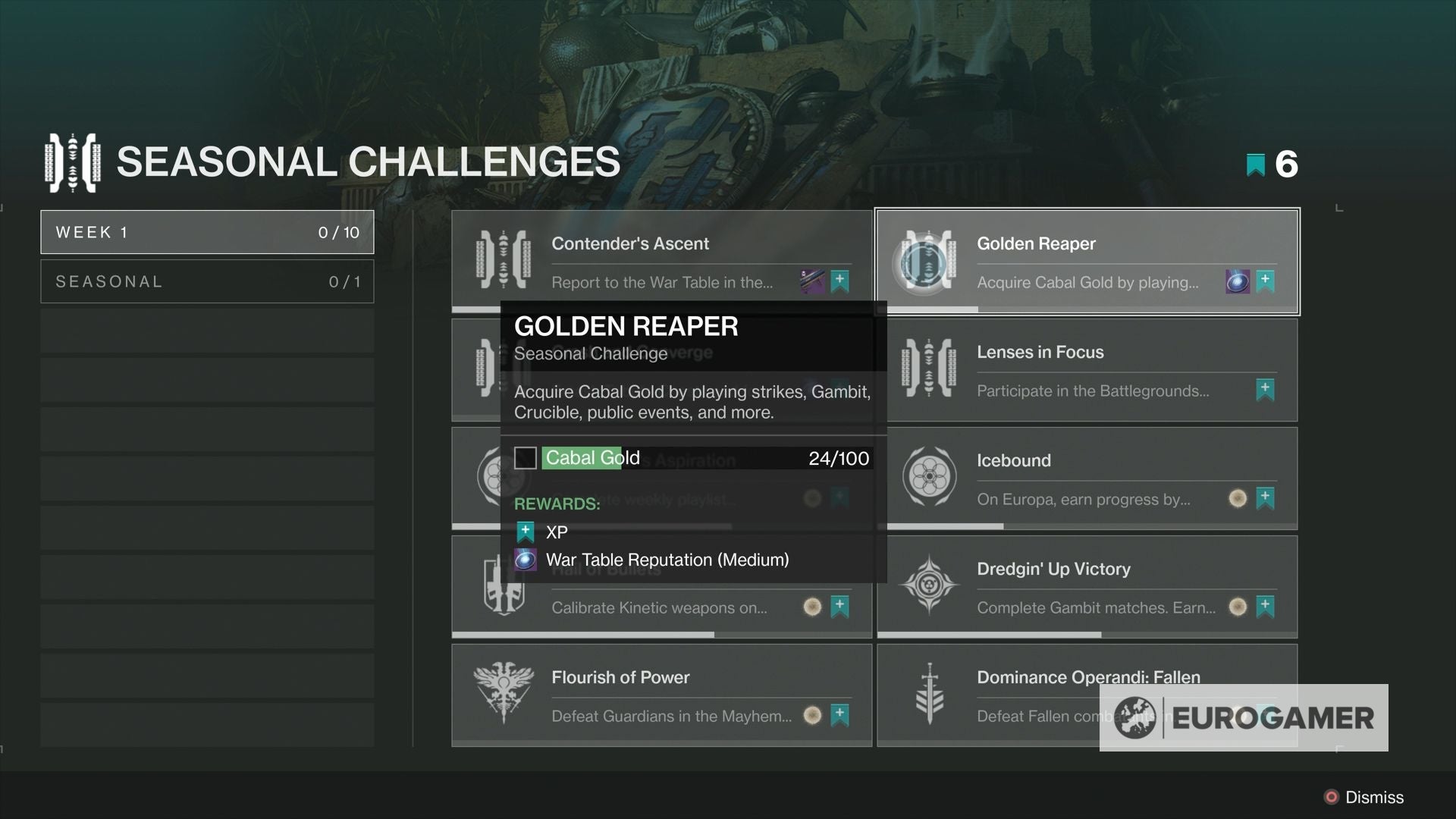Screen dimensions: 1456x819
Task: Toggle the bookmark on Lenses in Focus
Action: (1263, 391)
